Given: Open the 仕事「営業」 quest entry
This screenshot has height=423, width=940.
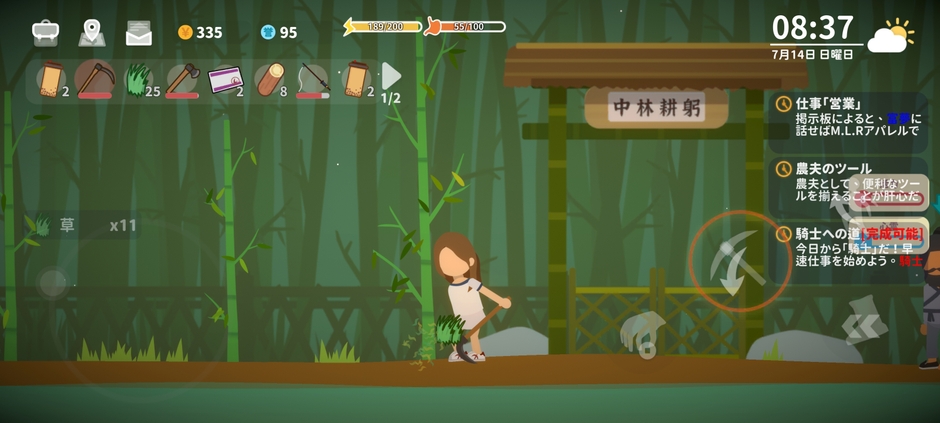Looking at the screenshot, I should pos(850,117).
